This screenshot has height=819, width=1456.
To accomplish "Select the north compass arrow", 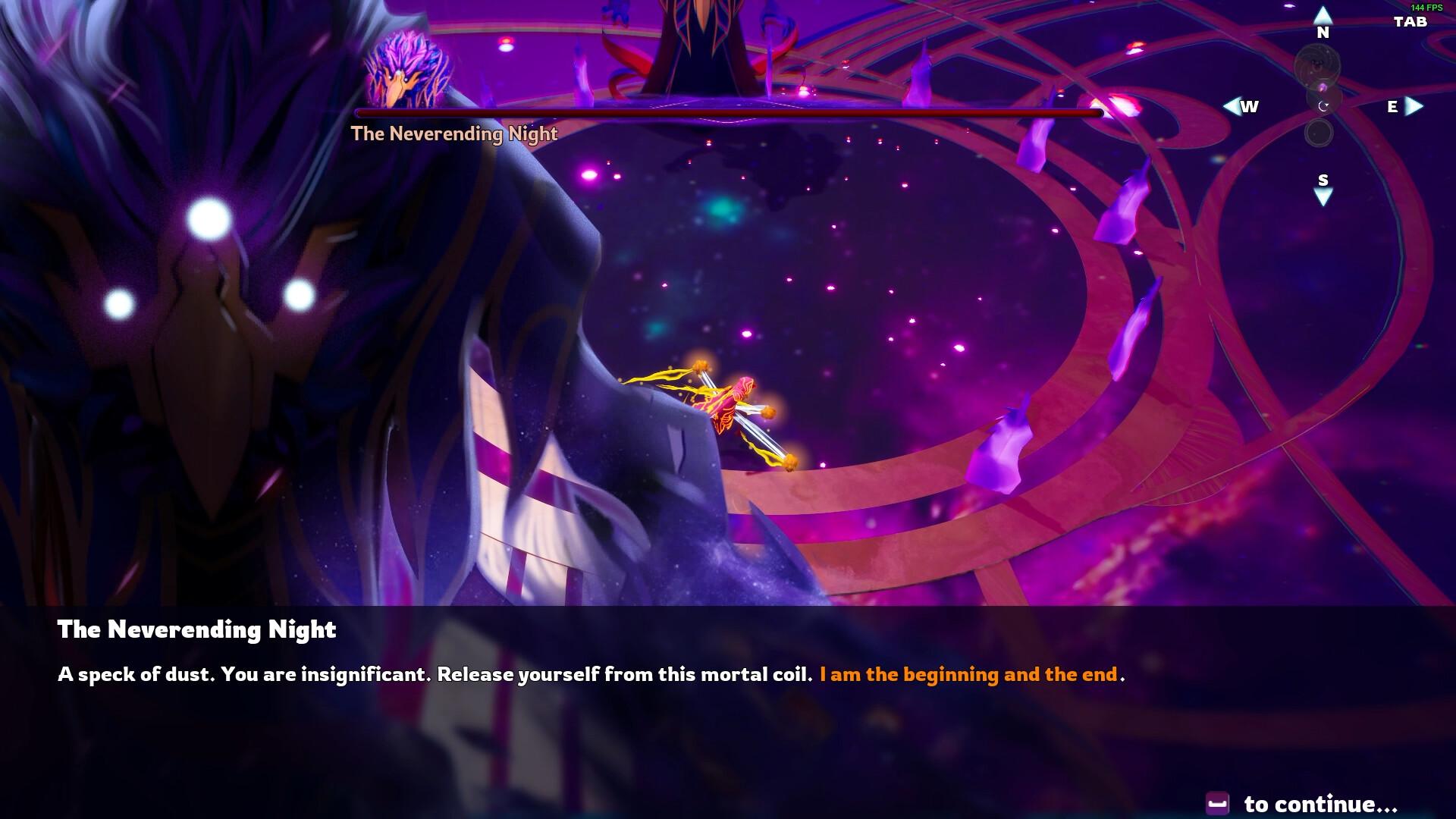I will point(1323,17).
